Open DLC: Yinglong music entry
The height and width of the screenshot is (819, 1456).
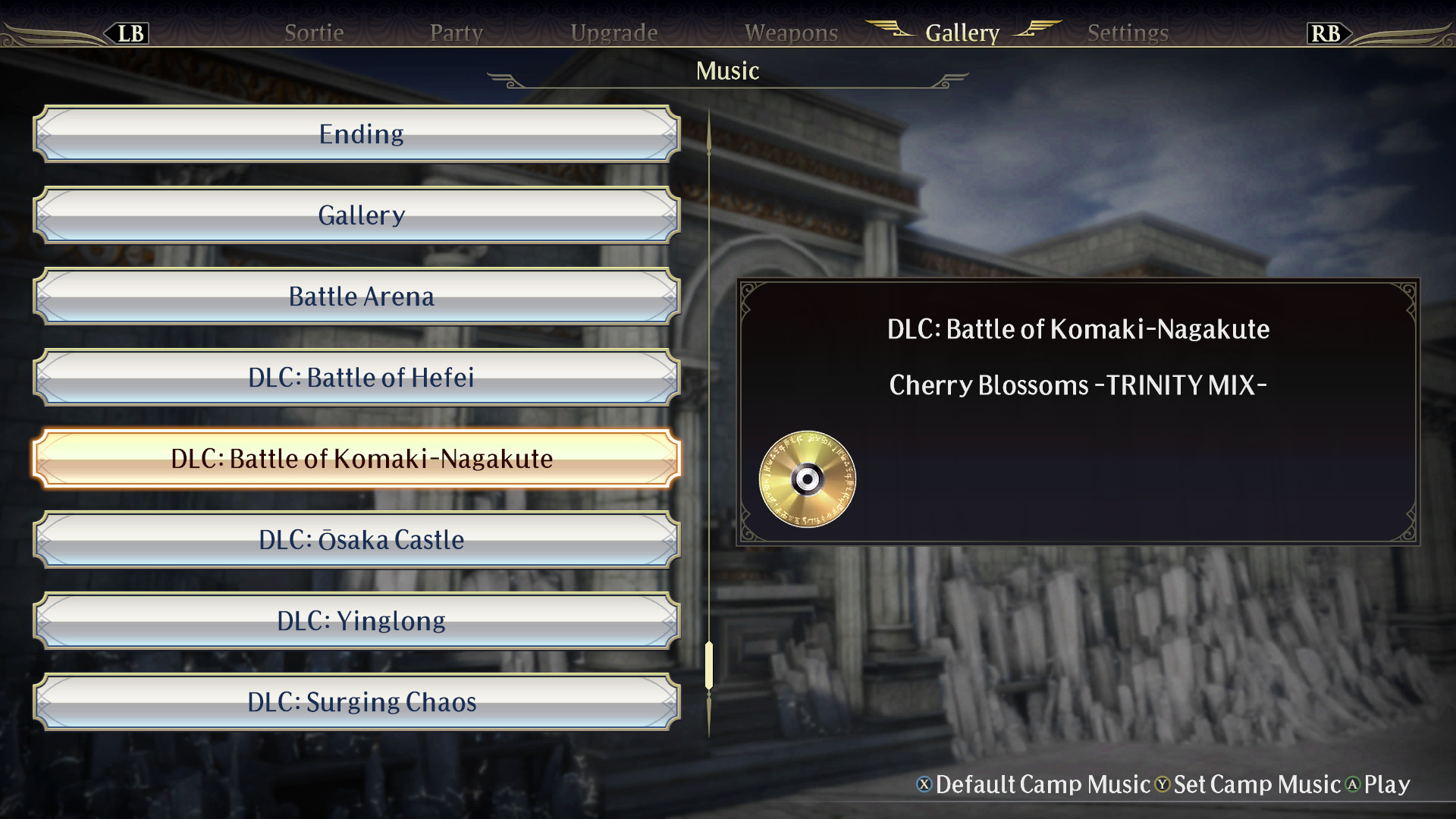(361, 621)
